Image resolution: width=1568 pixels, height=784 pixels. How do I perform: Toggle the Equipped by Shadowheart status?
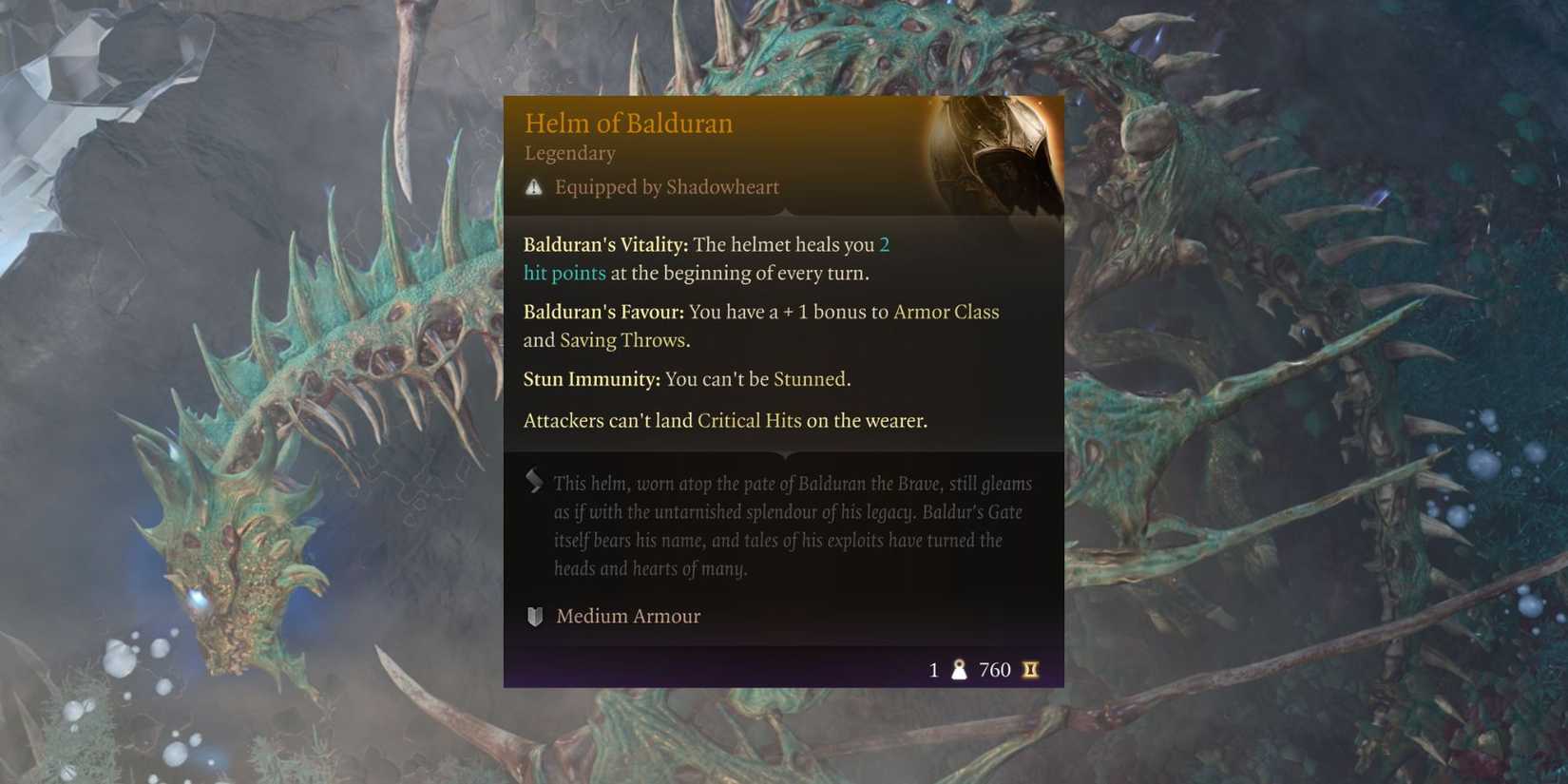tap(667, 187)
